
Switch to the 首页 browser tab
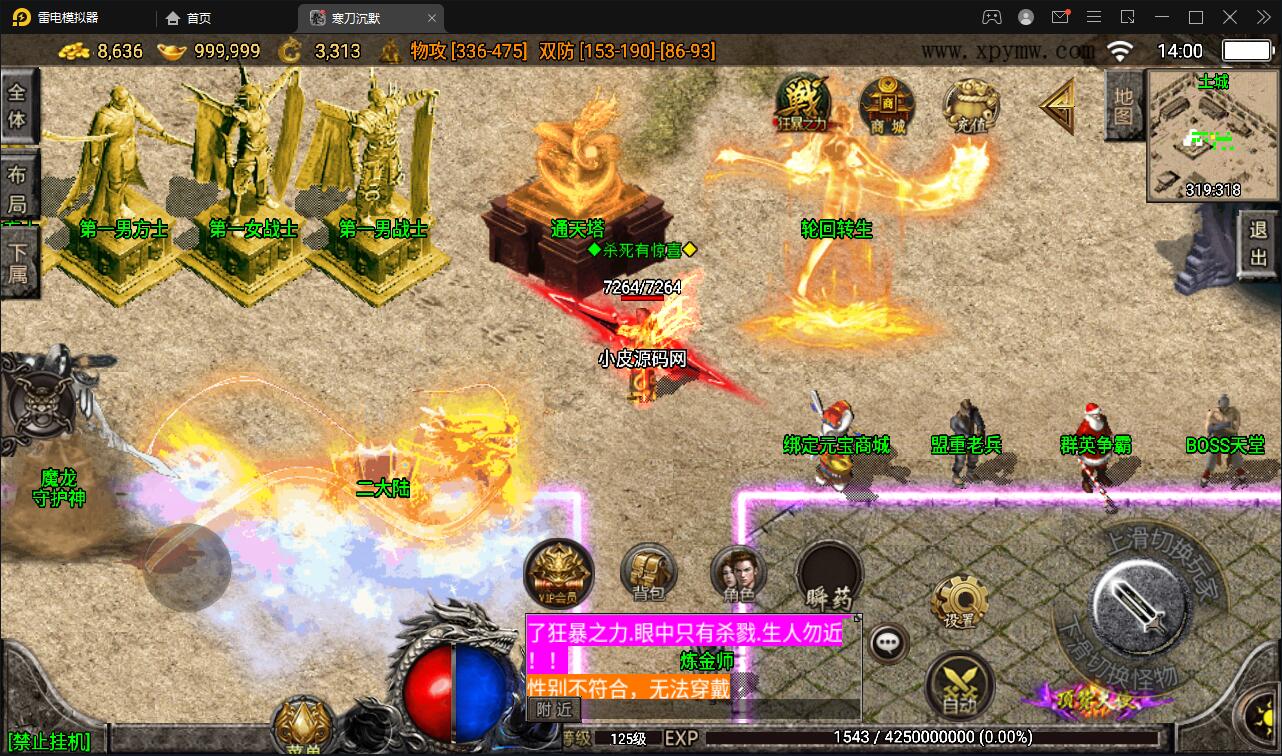(x=188, y=17)
